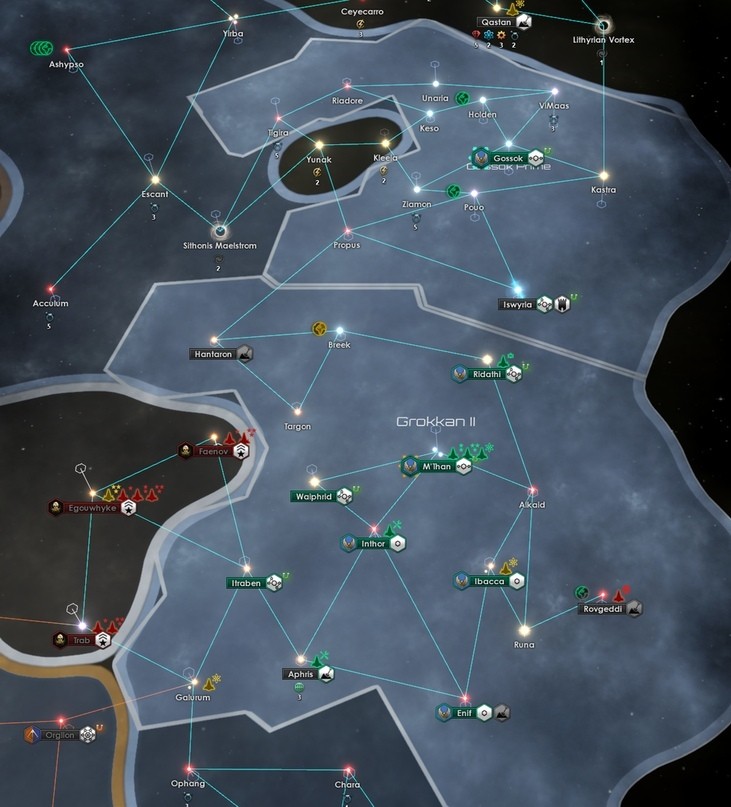Click the Galurum system label
This screenshot has height=807, width=731.
point(192,697)
